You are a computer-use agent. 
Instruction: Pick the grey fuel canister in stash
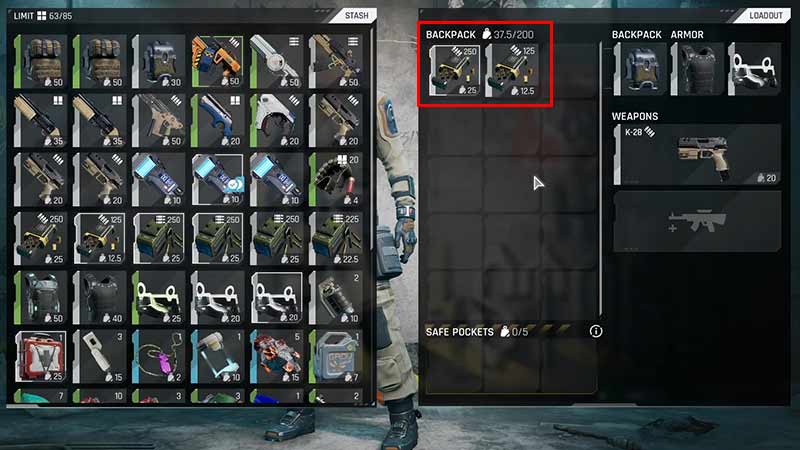point(337,358)
